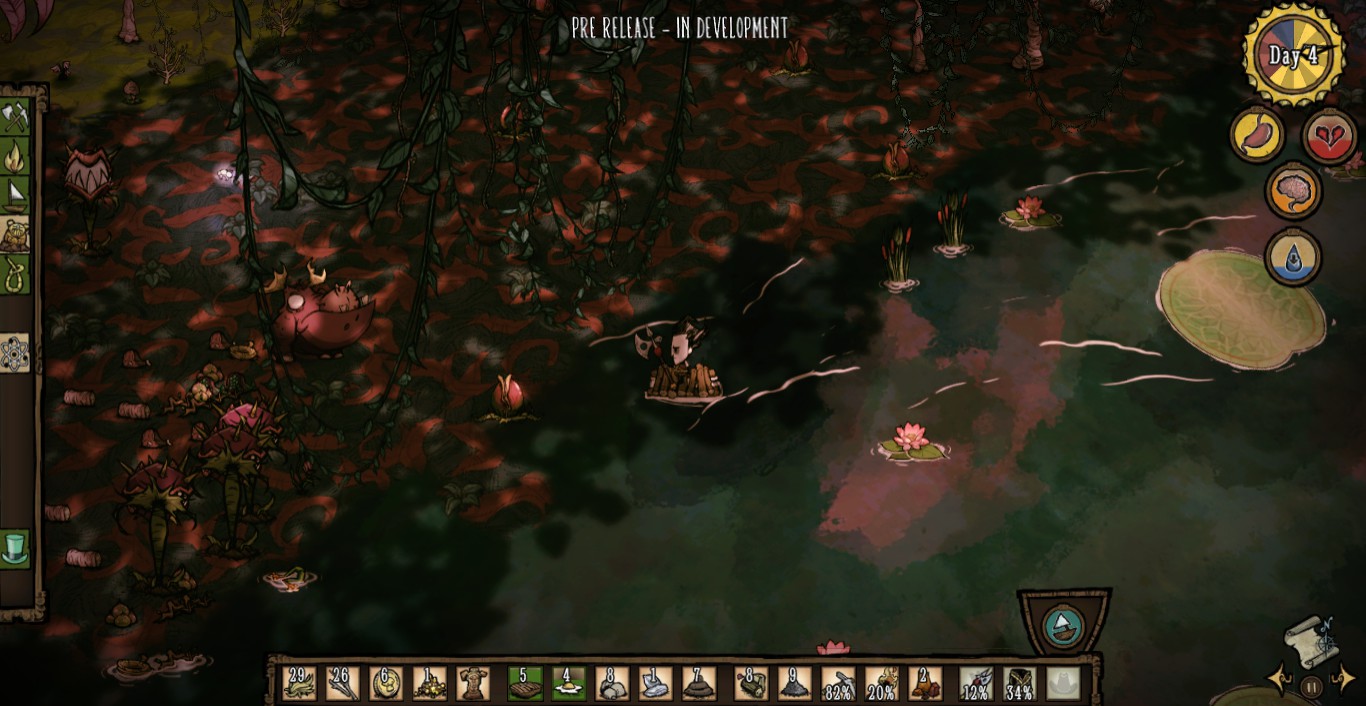This screenshot has width=1366, height=706.
Task: Rotate the camera with the left arrow
Action: click(x=1279, y=680)
